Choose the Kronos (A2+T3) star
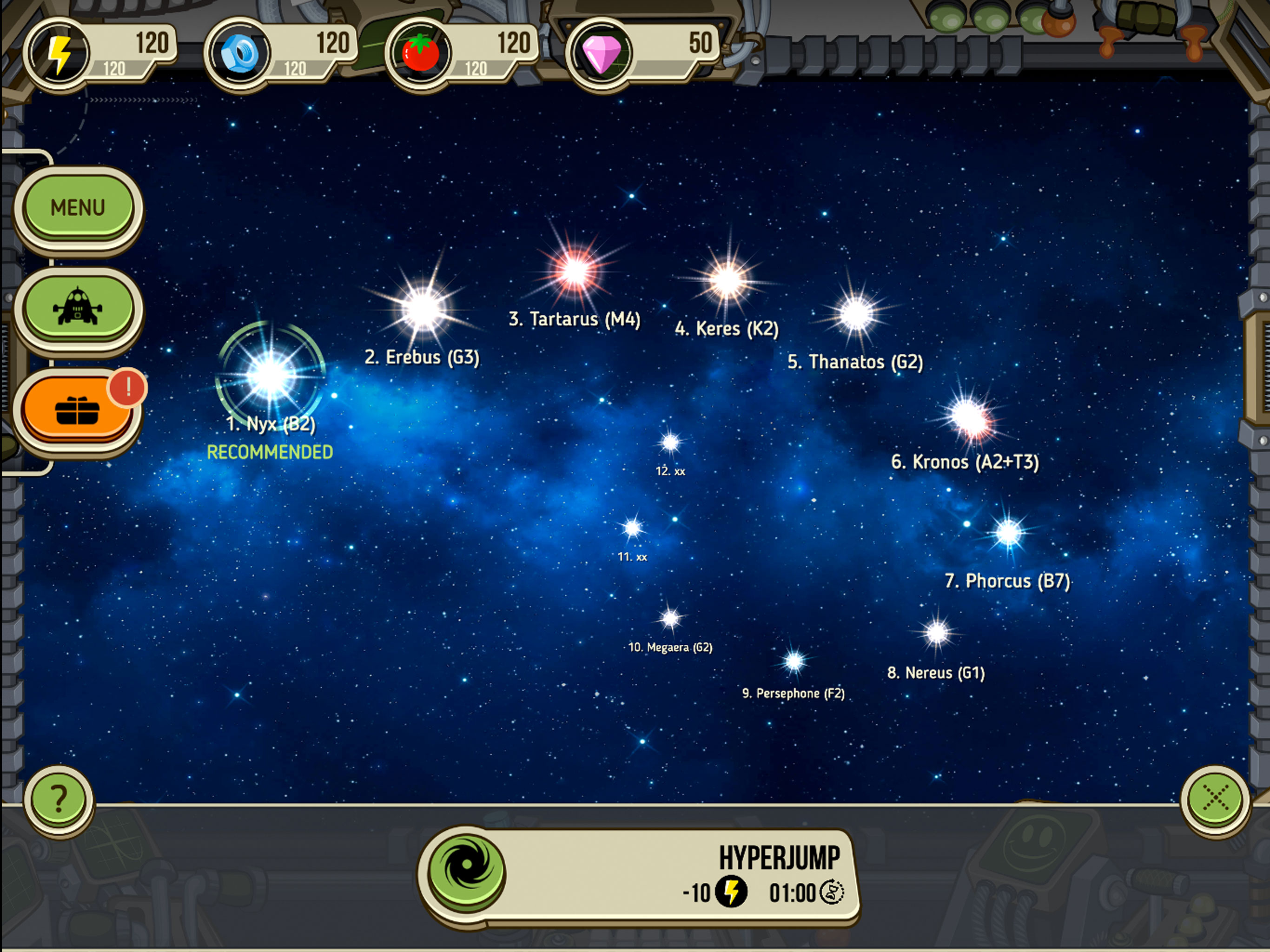The height and width of the screenshot is (952, 1270). coord(969,417)
